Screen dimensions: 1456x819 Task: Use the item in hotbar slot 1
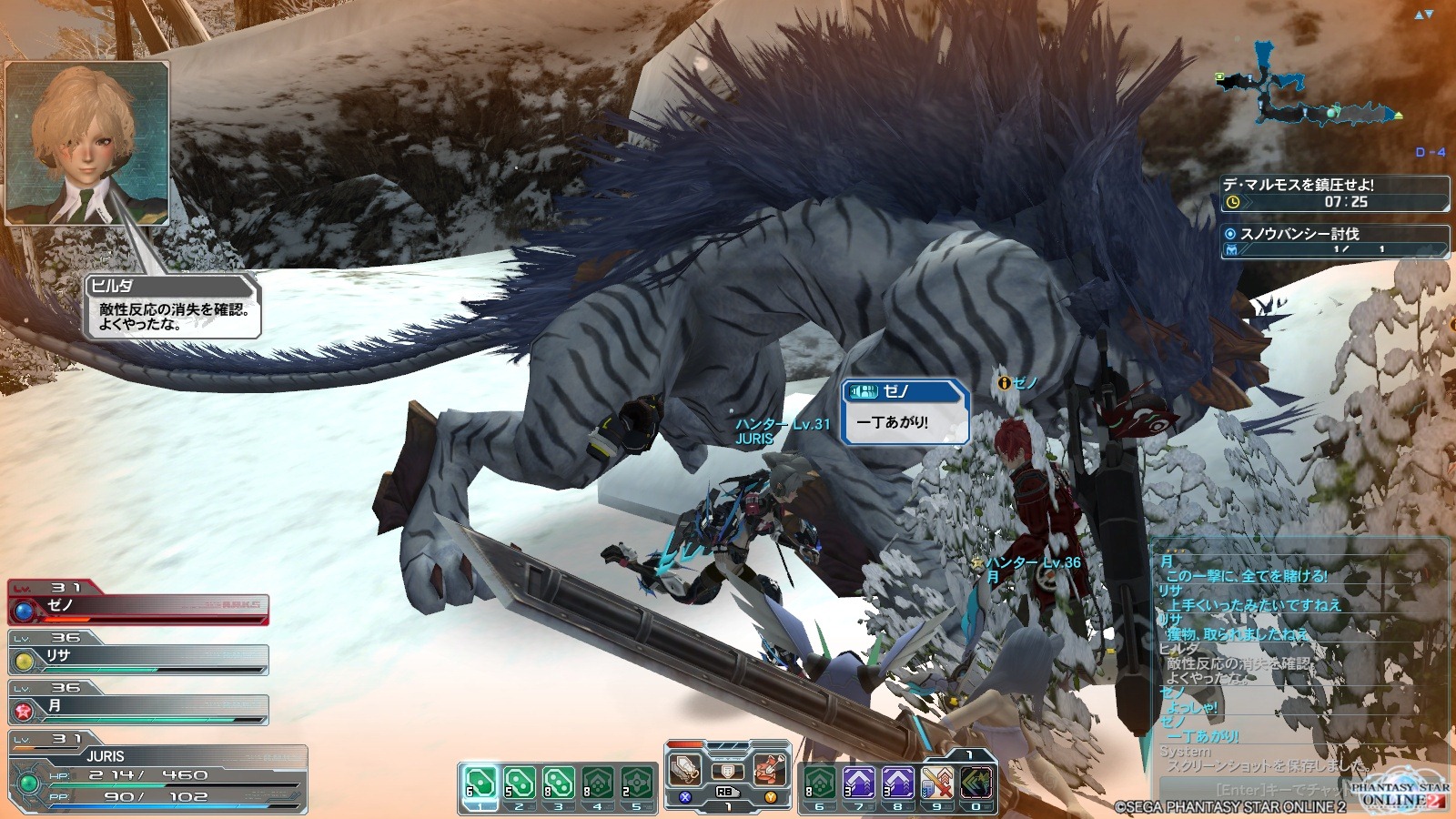480,784
